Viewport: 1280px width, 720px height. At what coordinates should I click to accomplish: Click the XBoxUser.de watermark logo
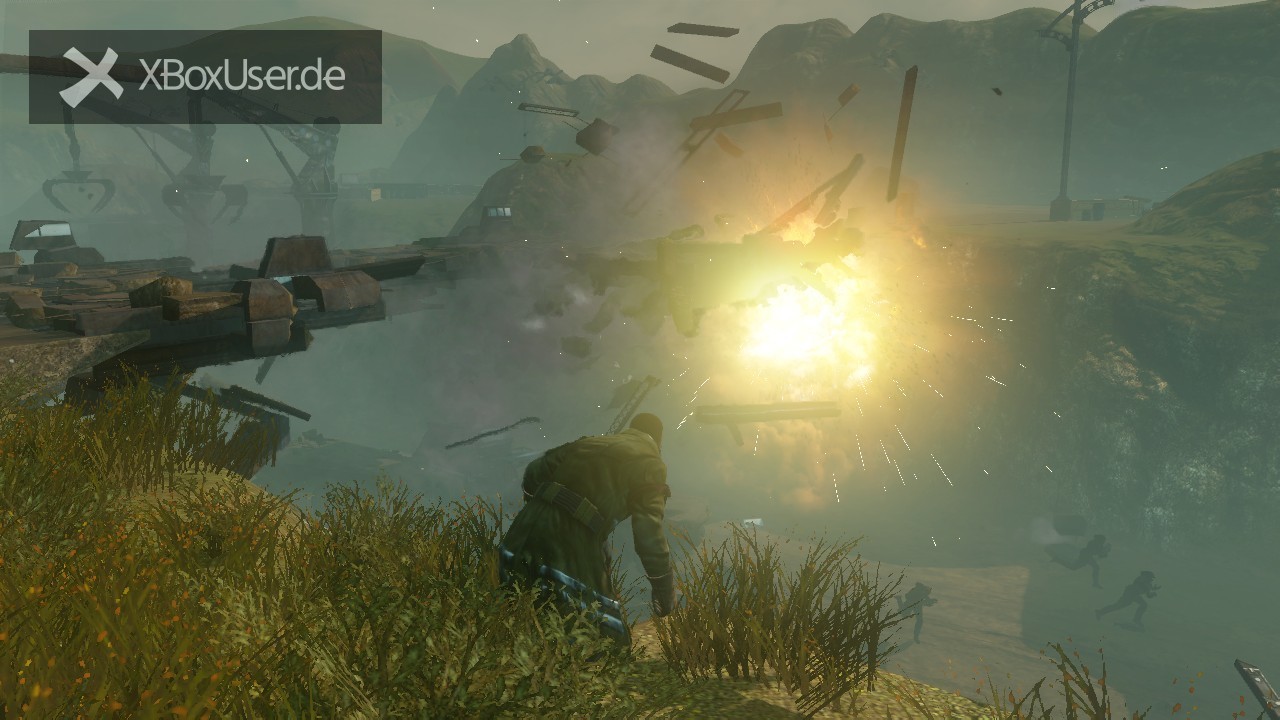(x=204, y=77)
